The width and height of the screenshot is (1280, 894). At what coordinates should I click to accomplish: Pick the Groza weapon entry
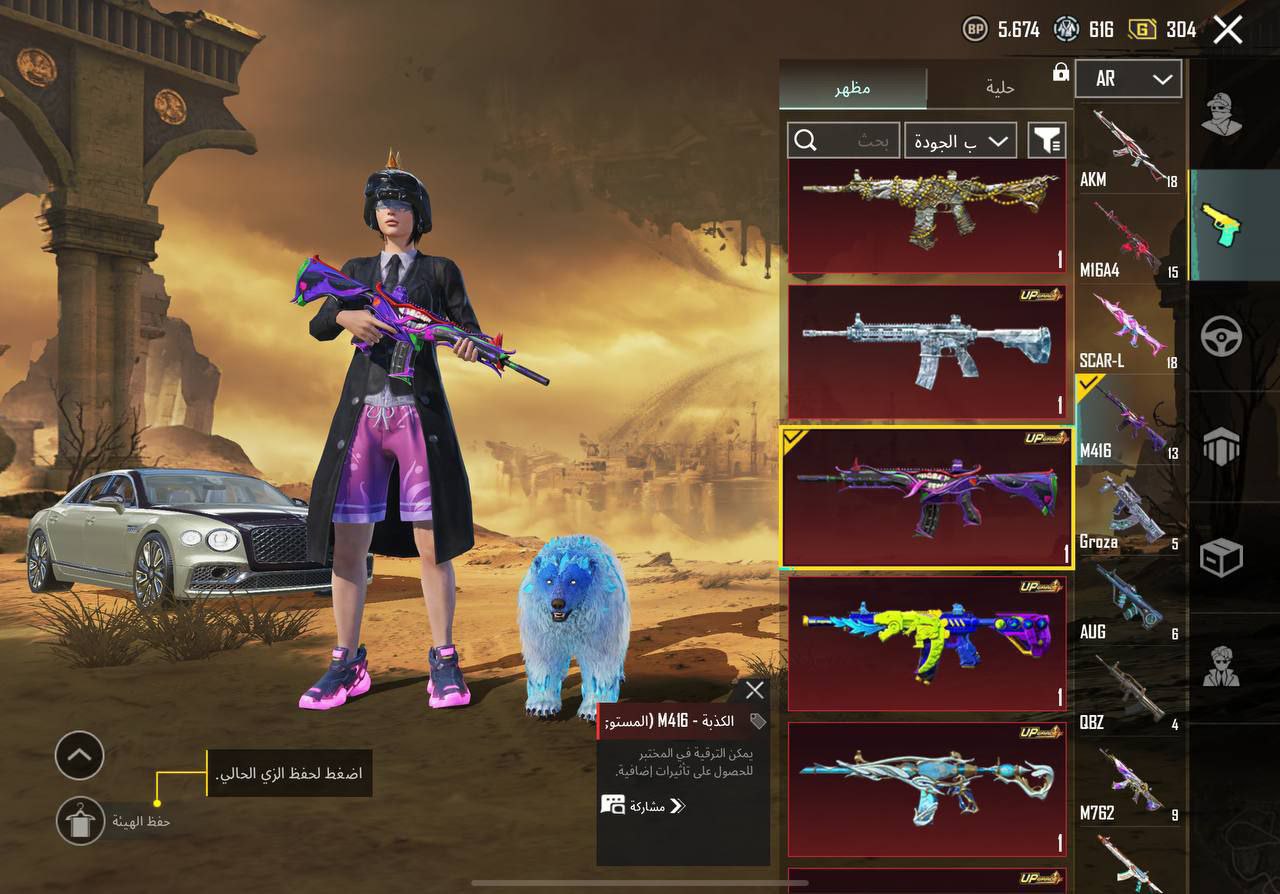(x=1128, y=512)
